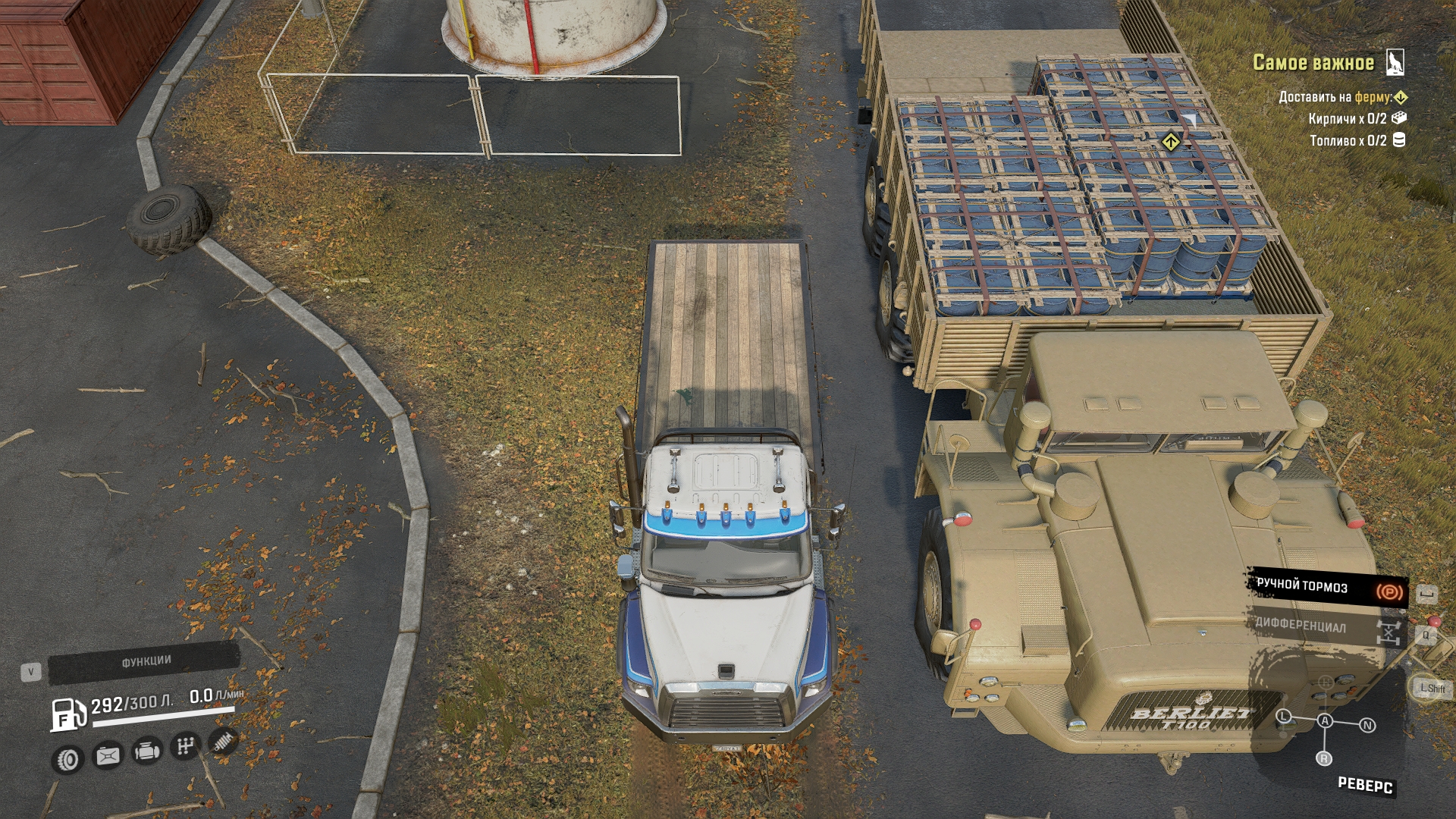The height and width of the screenshot is (819, 1456).
Task: Shift gearbox to Auto gear A
Action: 1325,720
